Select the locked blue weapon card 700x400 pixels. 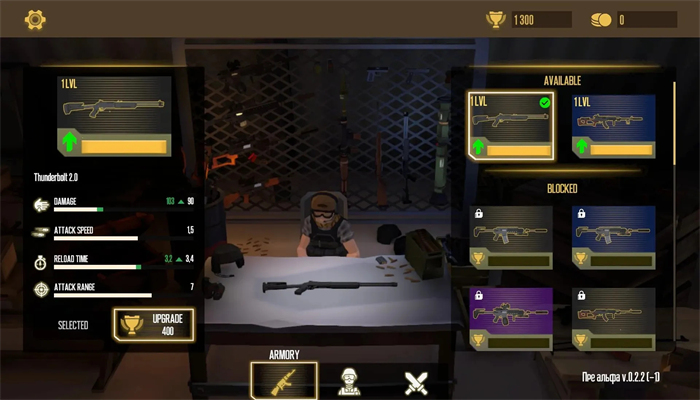coord(613,237)
